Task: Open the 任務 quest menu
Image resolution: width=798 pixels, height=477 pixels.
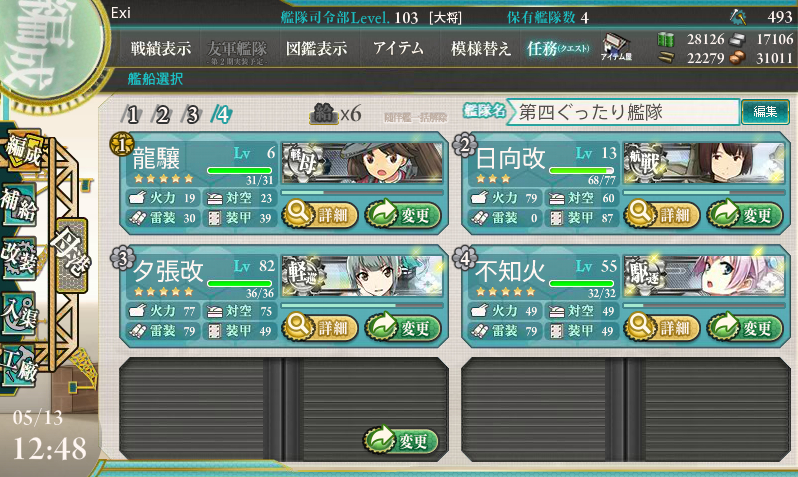Action: 557,48
